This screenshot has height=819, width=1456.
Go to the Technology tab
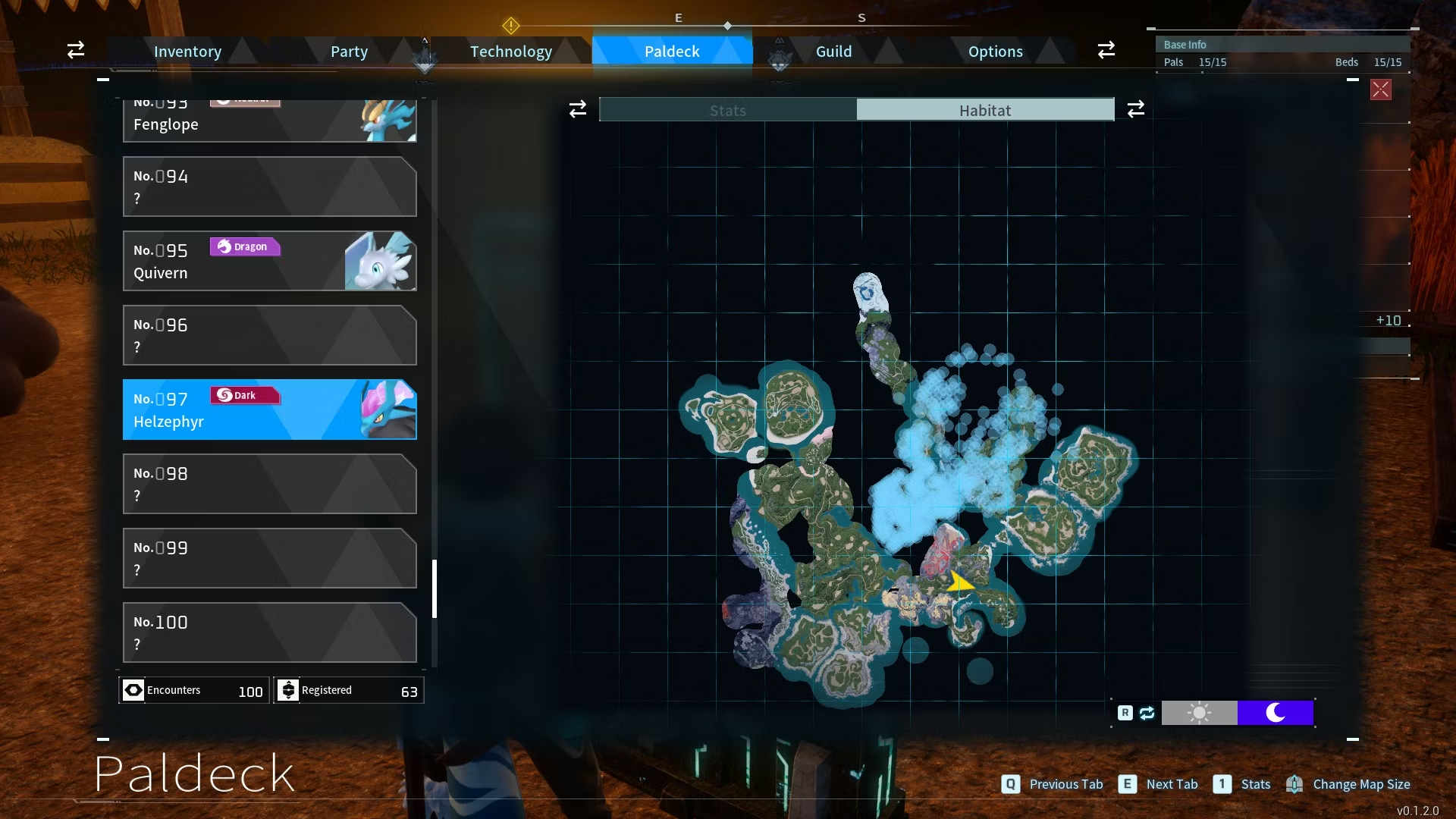click(510, 52)
